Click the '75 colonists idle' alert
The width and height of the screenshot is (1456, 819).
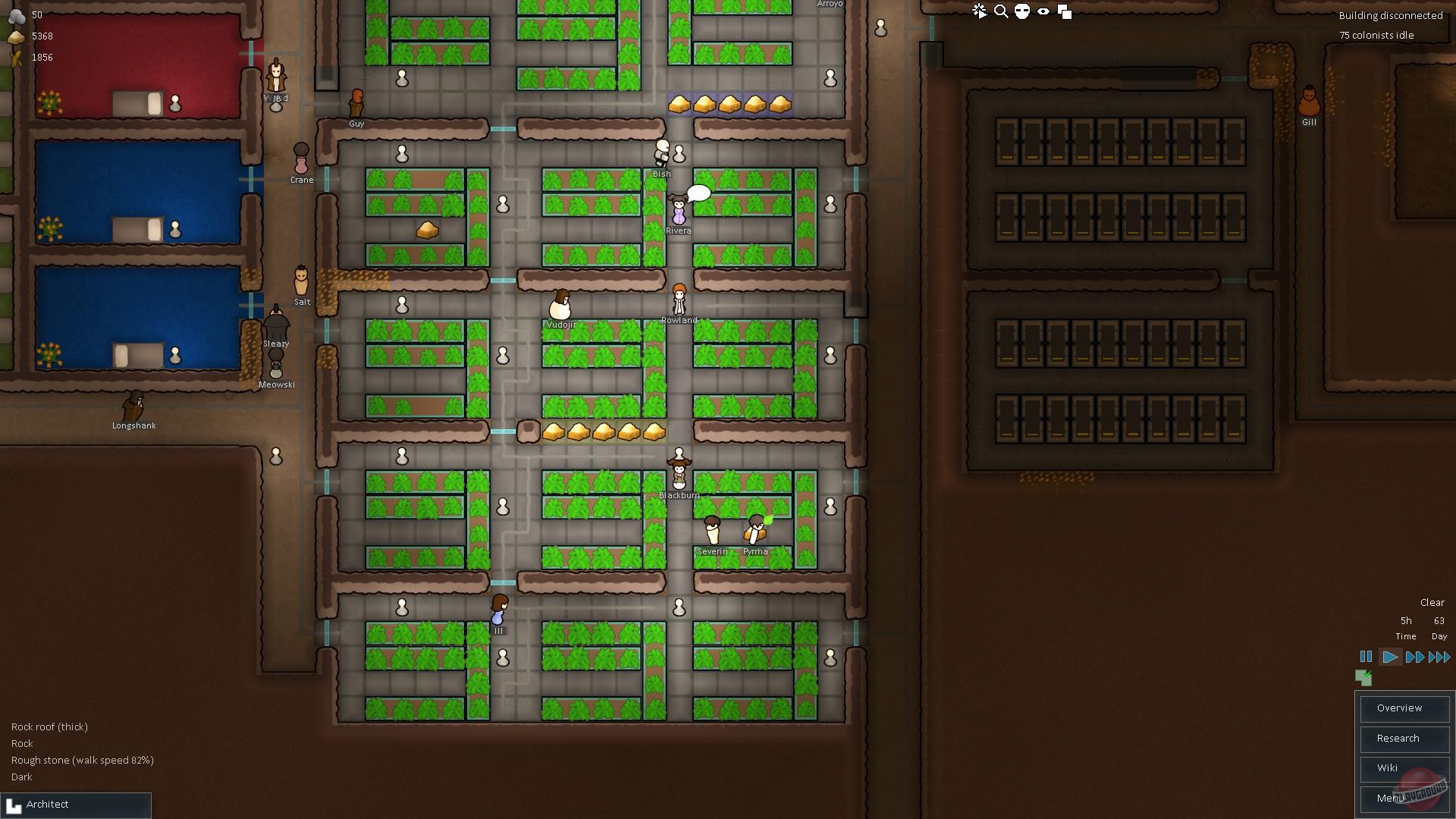point(1376,35)
